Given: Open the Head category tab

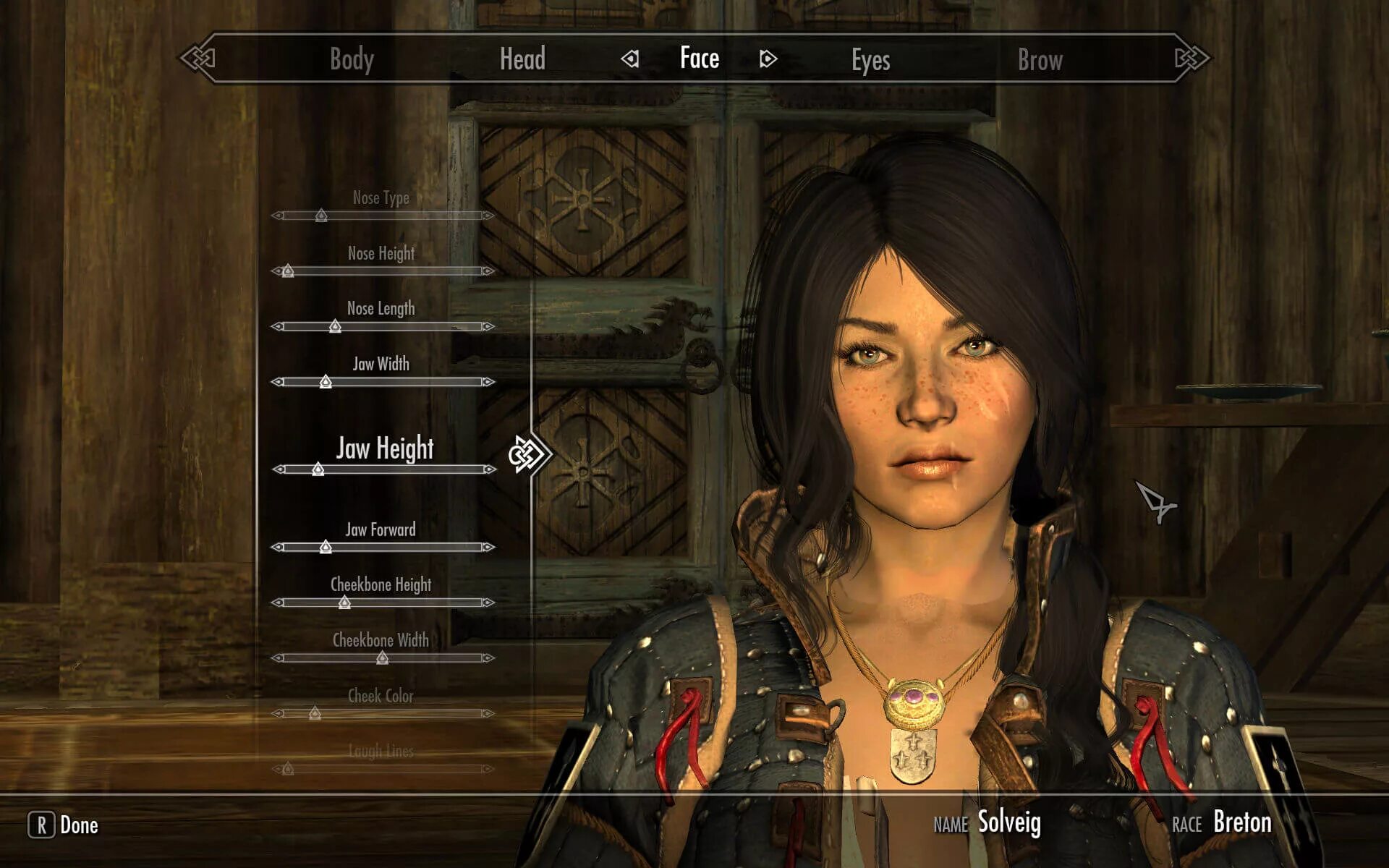Looking at the screenshot, I should 522,59.
